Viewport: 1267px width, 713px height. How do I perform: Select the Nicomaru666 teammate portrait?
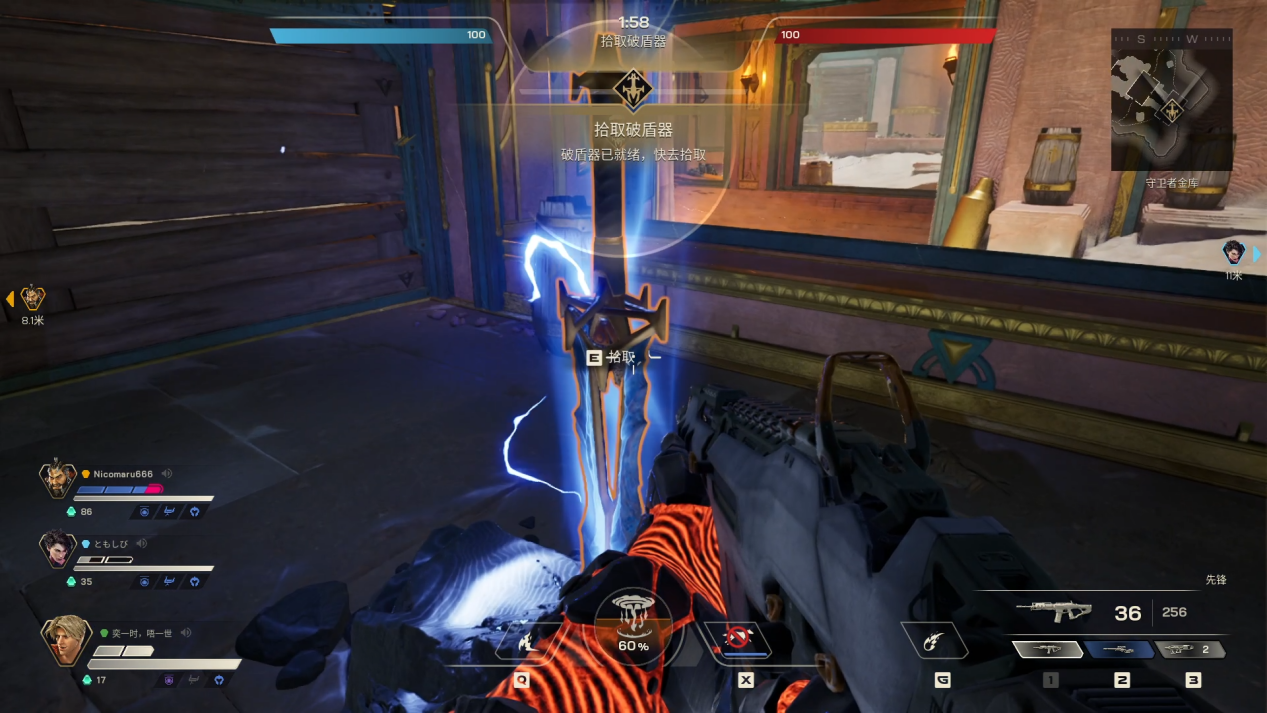click(x=58, y=481)
